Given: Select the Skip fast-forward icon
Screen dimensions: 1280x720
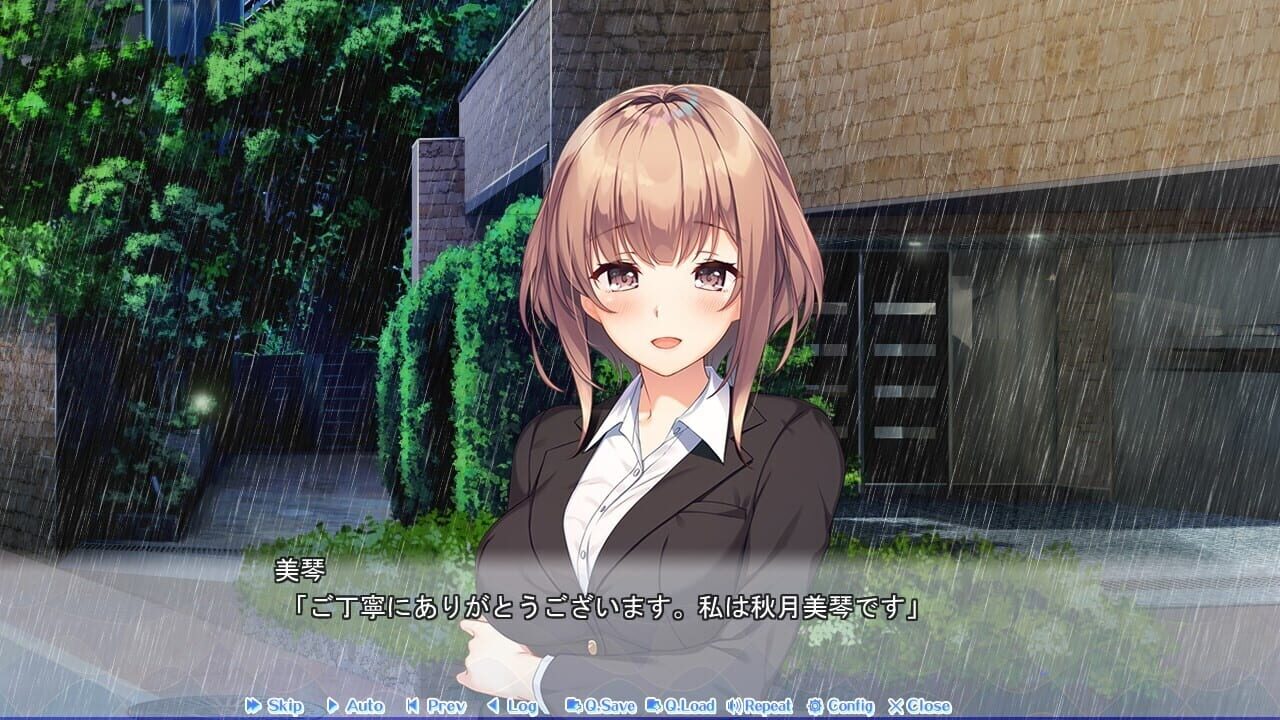Looking at the screenshot, I should pos(253,706).
